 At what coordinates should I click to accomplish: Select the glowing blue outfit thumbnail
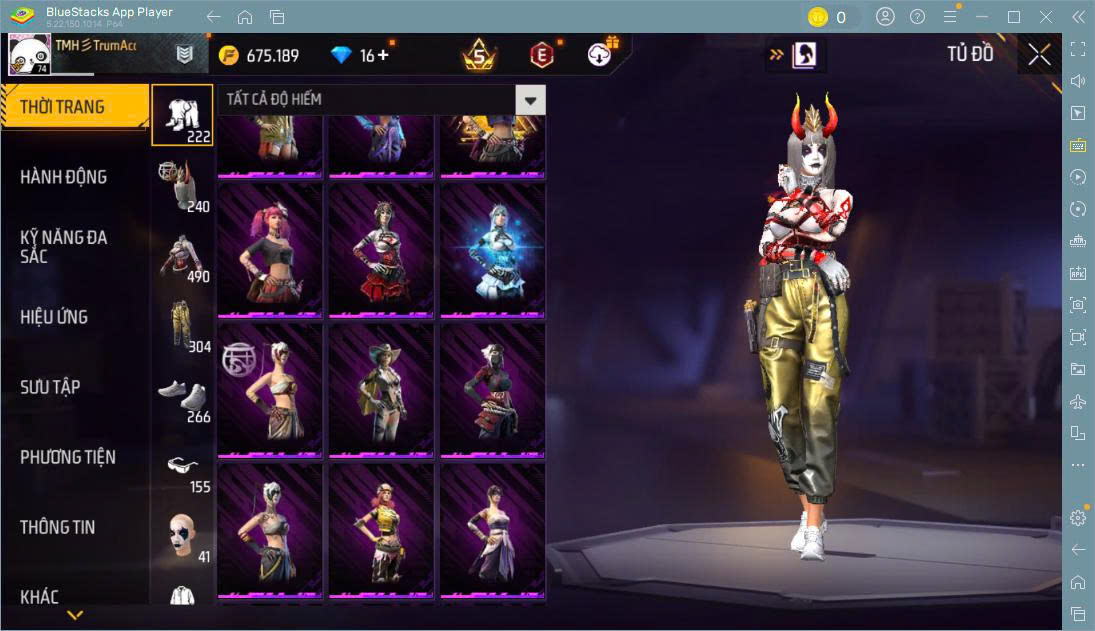tap(492, 250)
